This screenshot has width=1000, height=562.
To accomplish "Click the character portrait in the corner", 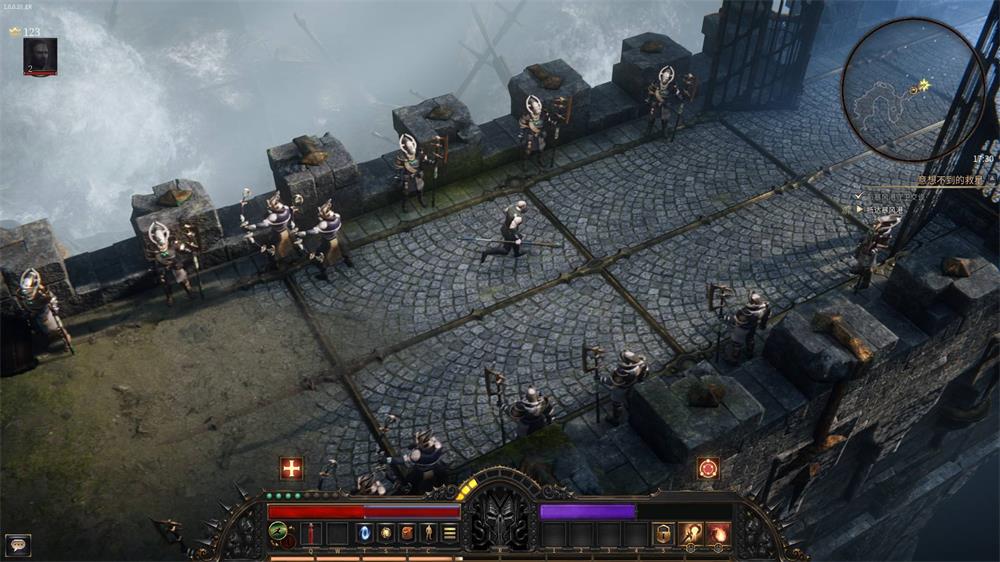I will [x=40, y=56].
